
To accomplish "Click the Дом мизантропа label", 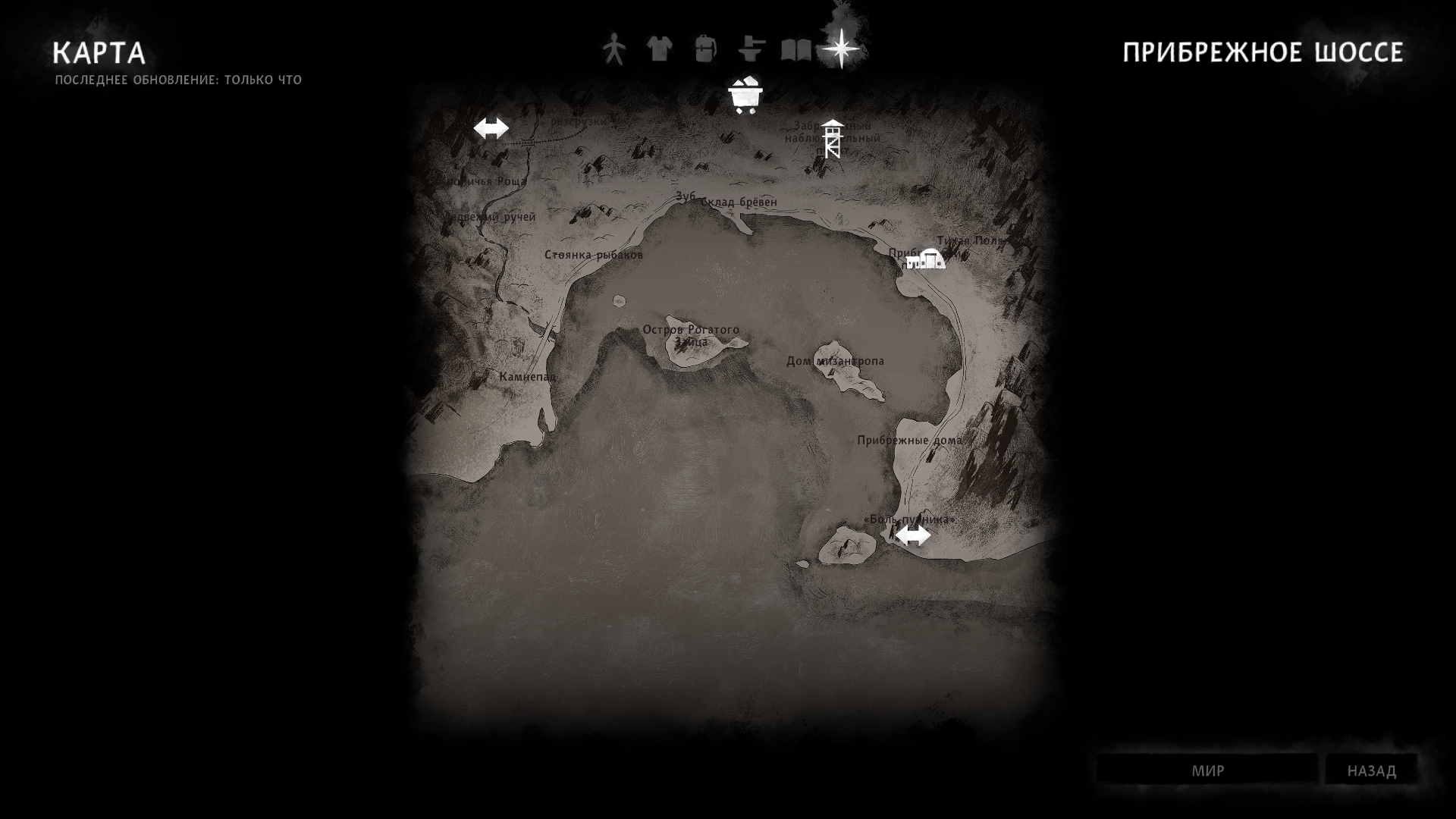I will [x=835, y=362].
